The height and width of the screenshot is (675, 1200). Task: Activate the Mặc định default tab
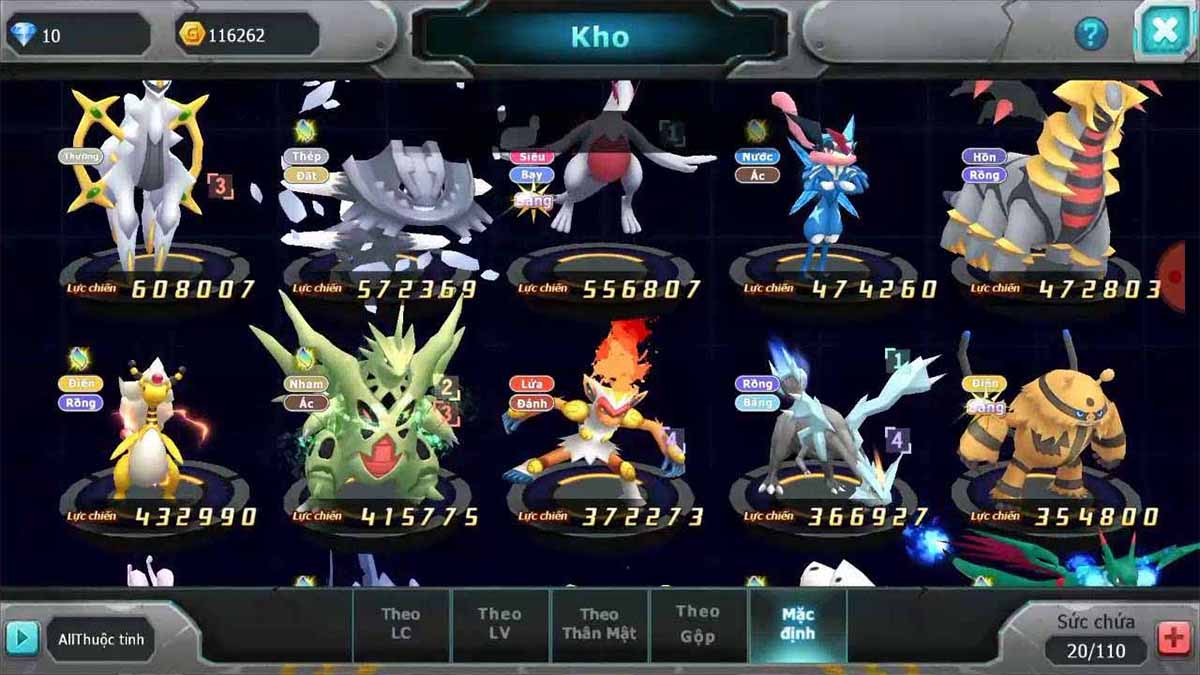coord(798,624)
